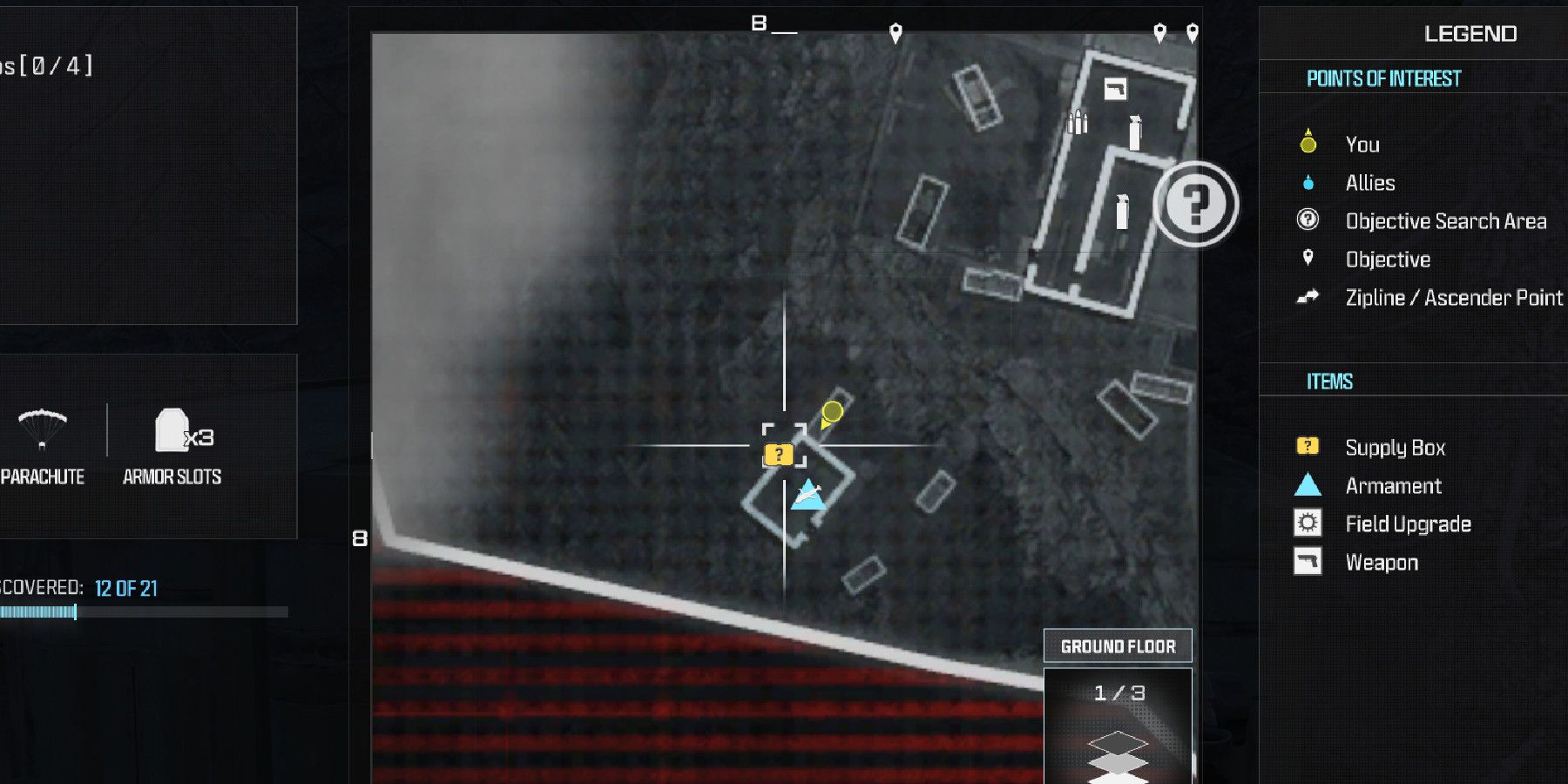Select the Field Upgrade gear icon in Items legend
The width and height of the screenshot is (1568, 784).
pos(1306,524)
